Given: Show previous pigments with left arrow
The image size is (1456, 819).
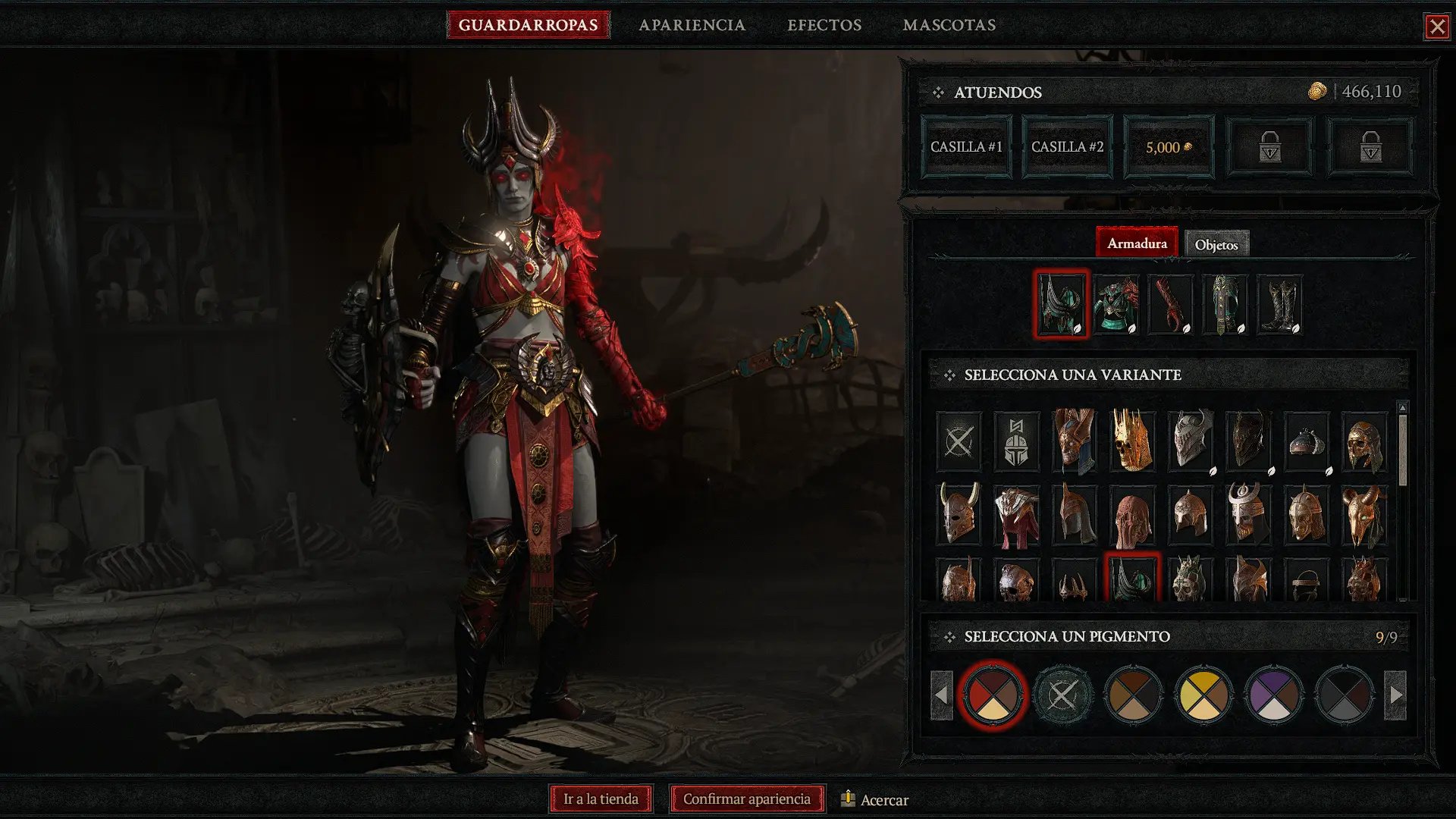Looking at the screenshot, I should (x=941, y=695).
